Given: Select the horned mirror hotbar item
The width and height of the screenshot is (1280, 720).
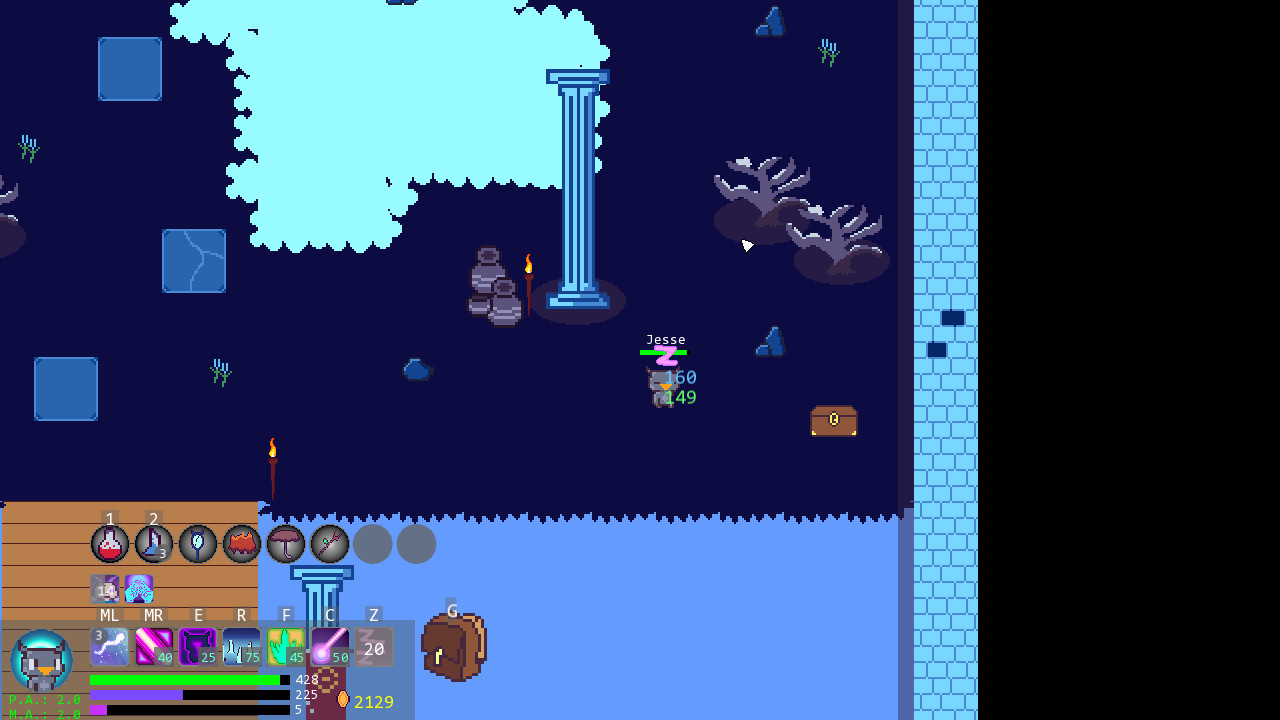Looking at the screenshot, I should click(198, 544).
